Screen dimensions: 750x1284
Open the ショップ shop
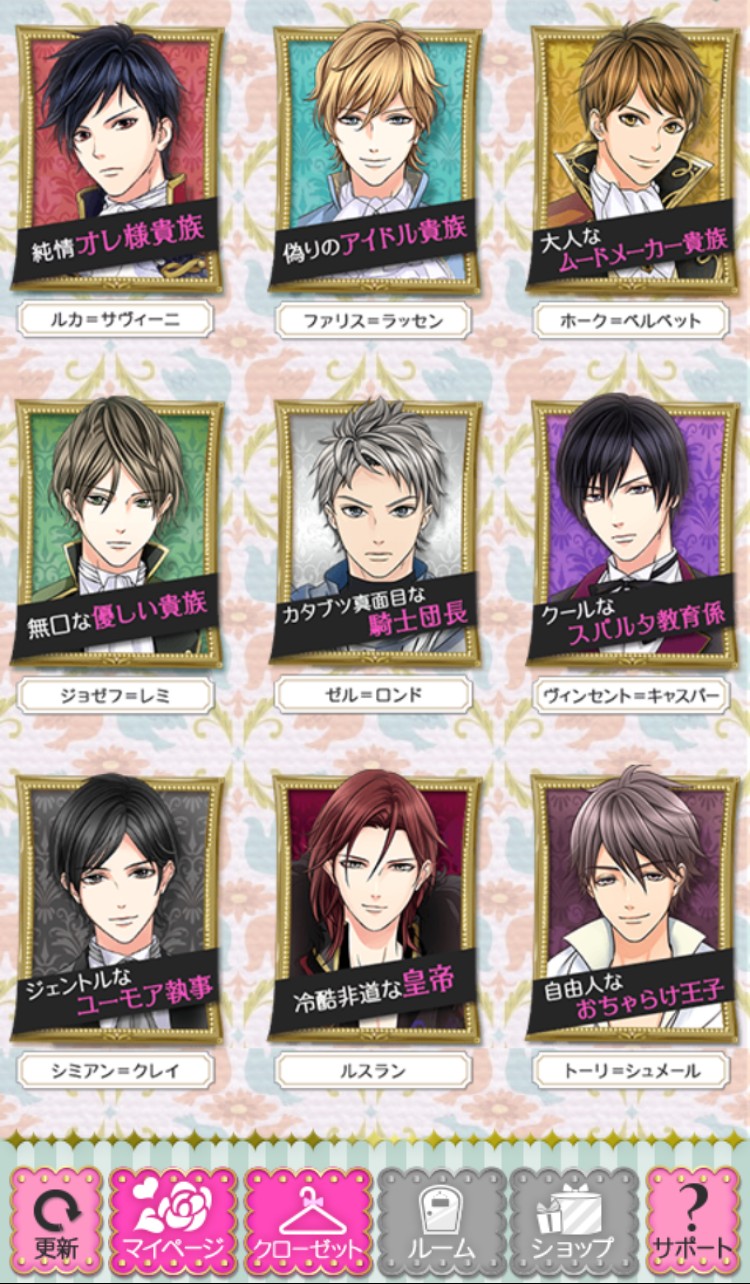coord(573,1216)
